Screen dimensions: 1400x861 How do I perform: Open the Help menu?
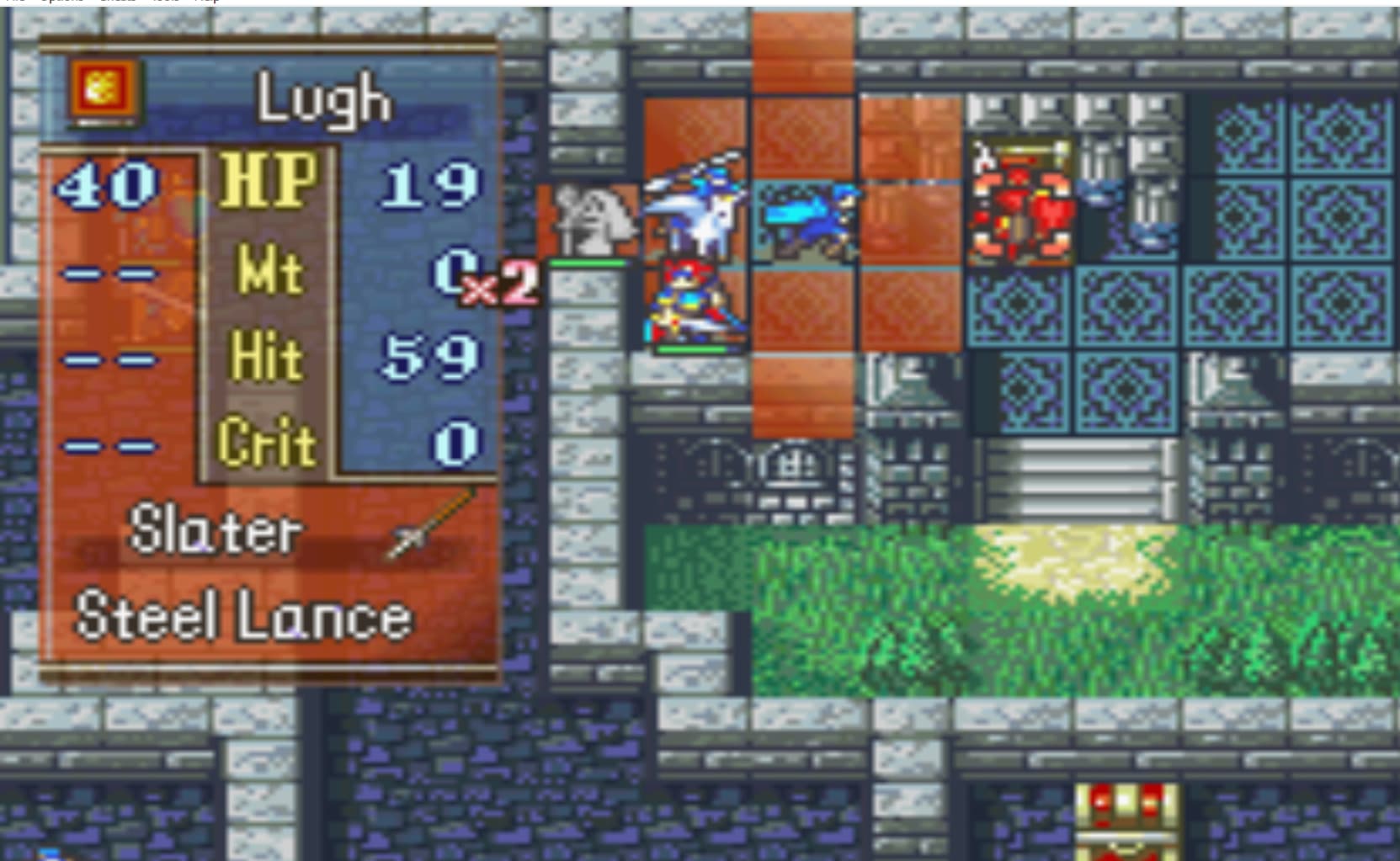coord(209,3)
